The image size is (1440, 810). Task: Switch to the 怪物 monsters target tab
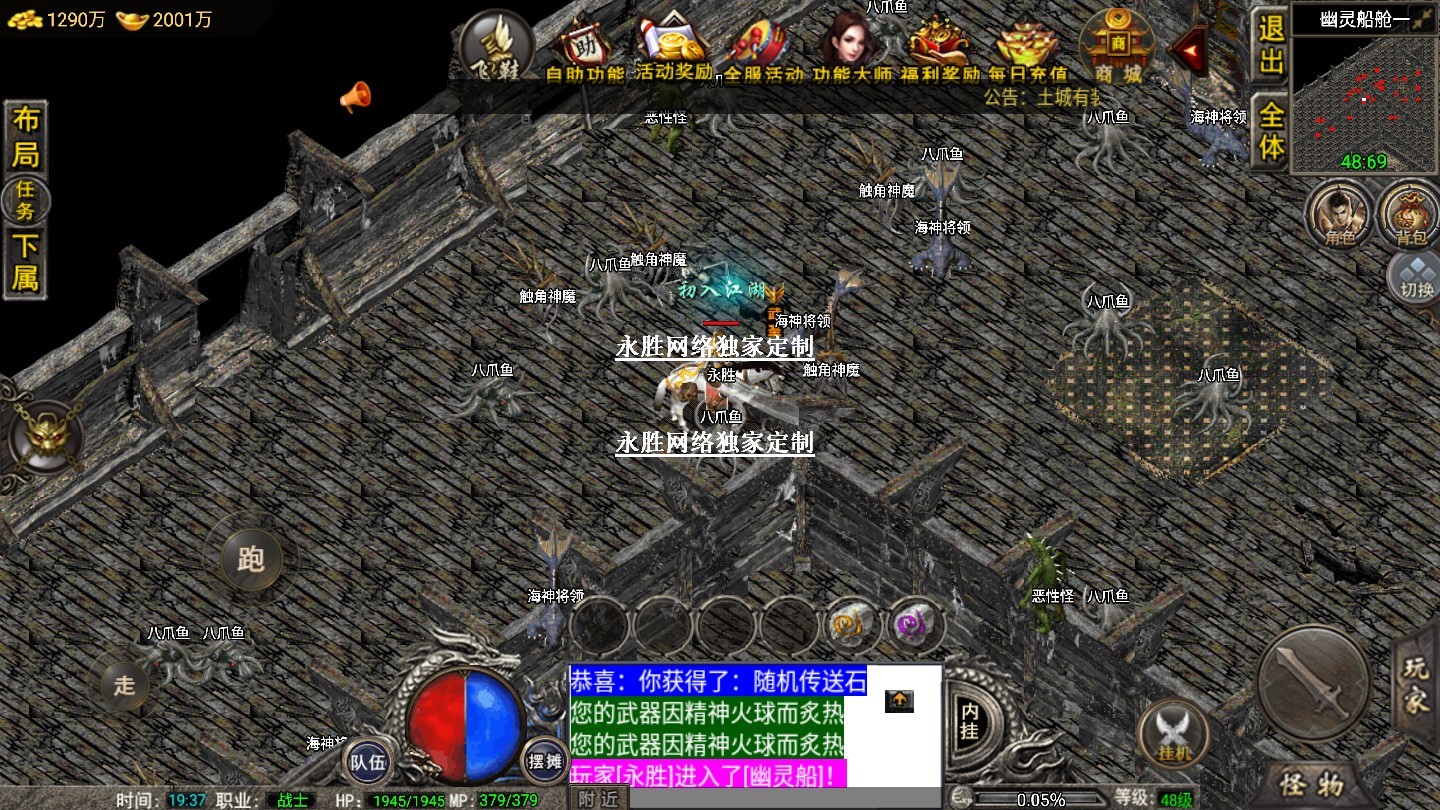point(1314,785)
